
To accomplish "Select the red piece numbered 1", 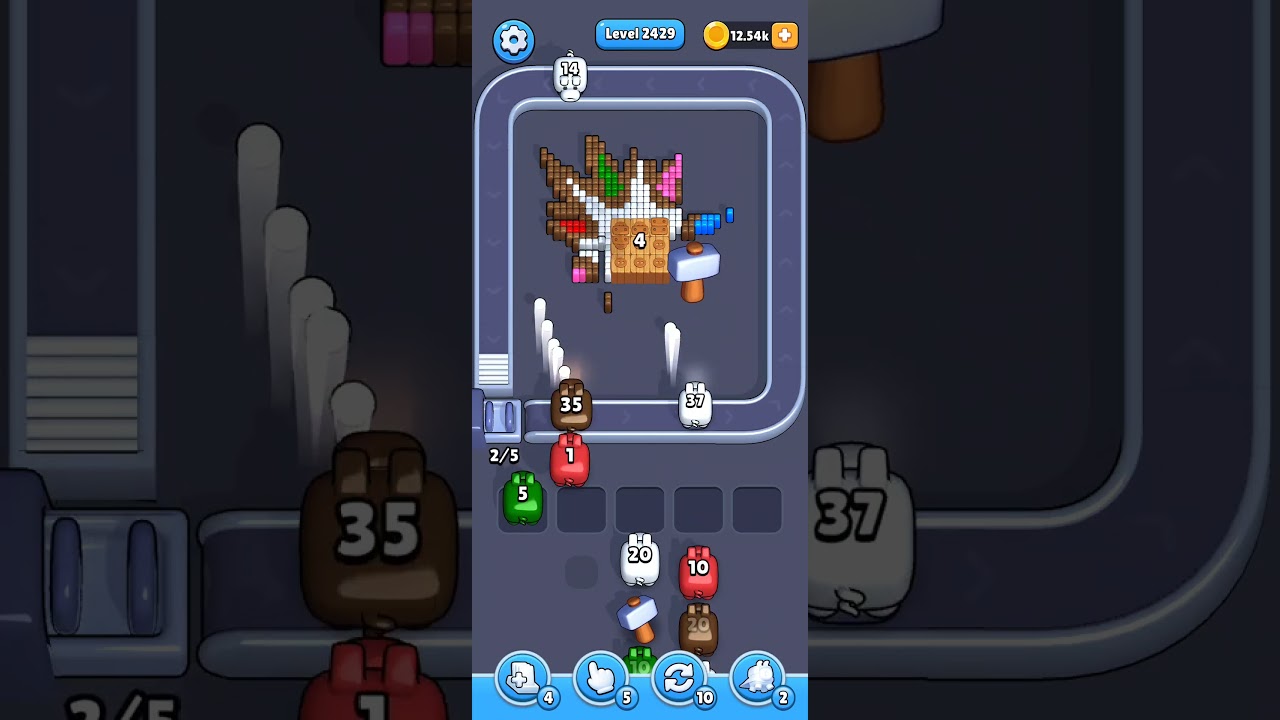I will click(570, 457).
